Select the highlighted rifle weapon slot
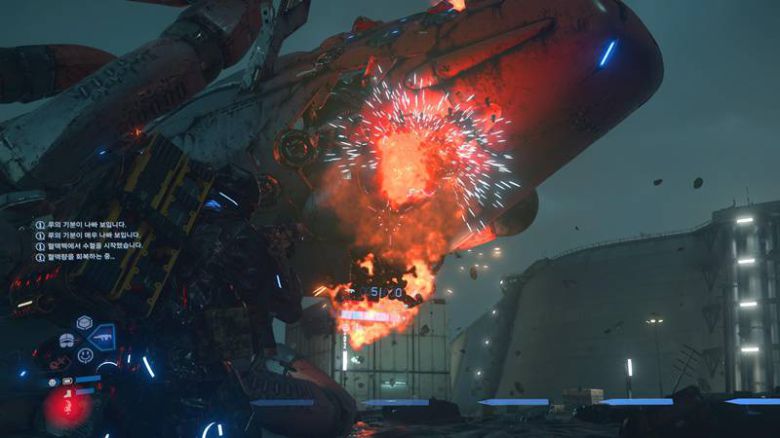Screen dimensions: 780x438 [x=102, y=336]
